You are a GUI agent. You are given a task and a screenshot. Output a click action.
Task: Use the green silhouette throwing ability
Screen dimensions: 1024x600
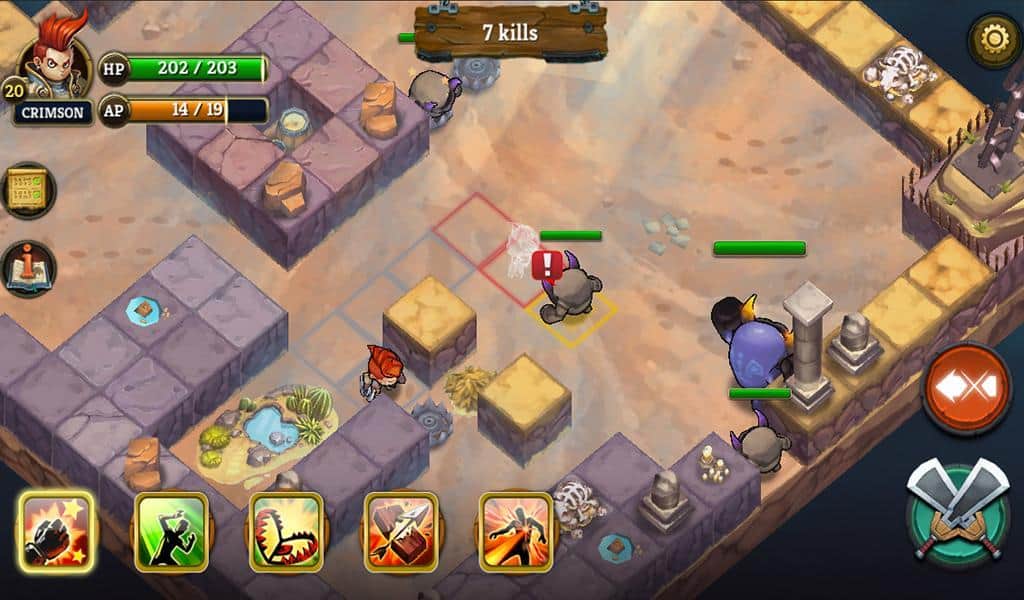pos(171,531)
